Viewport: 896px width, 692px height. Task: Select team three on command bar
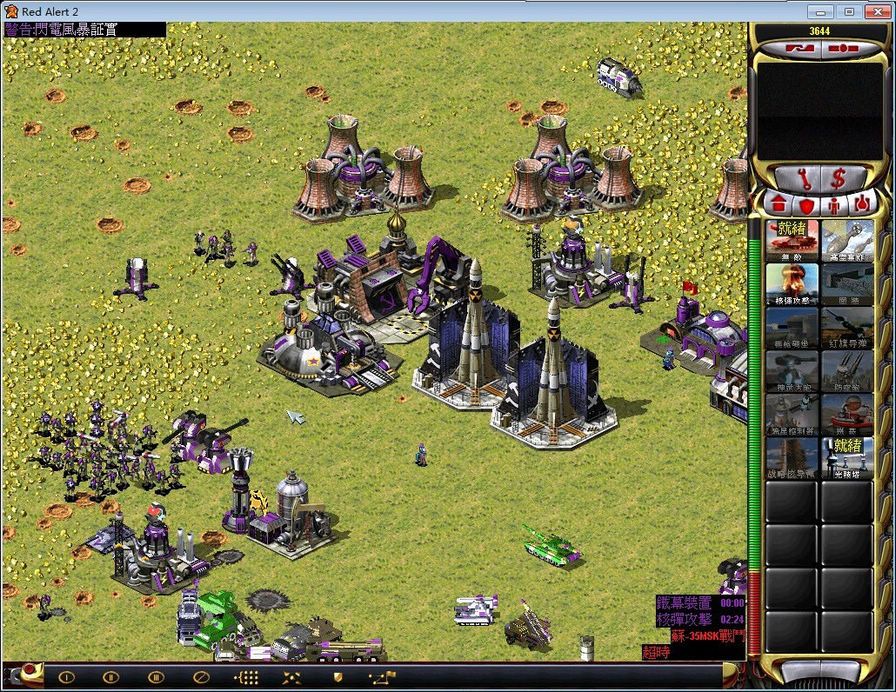coord(155,677)
